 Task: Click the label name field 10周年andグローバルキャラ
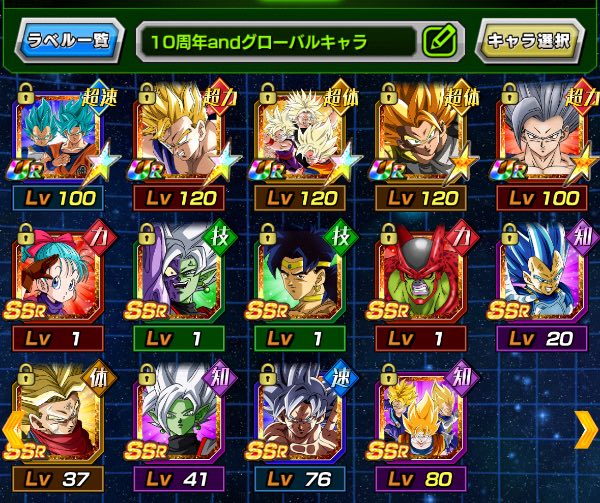[x=275, y=42]
